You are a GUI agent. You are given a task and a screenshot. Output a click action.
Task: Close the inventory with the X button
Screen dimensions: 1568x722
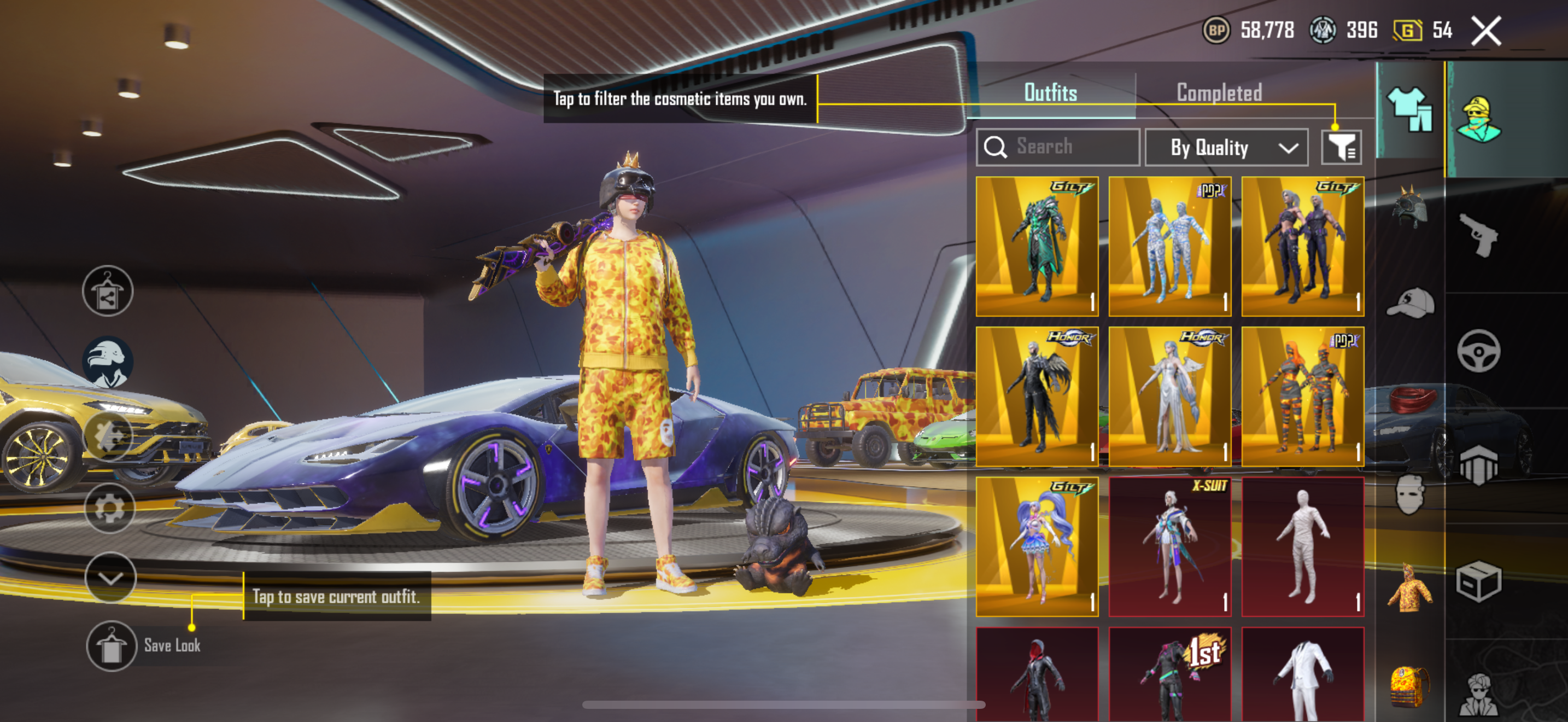pyautogui.click(x=1487, y=31)
